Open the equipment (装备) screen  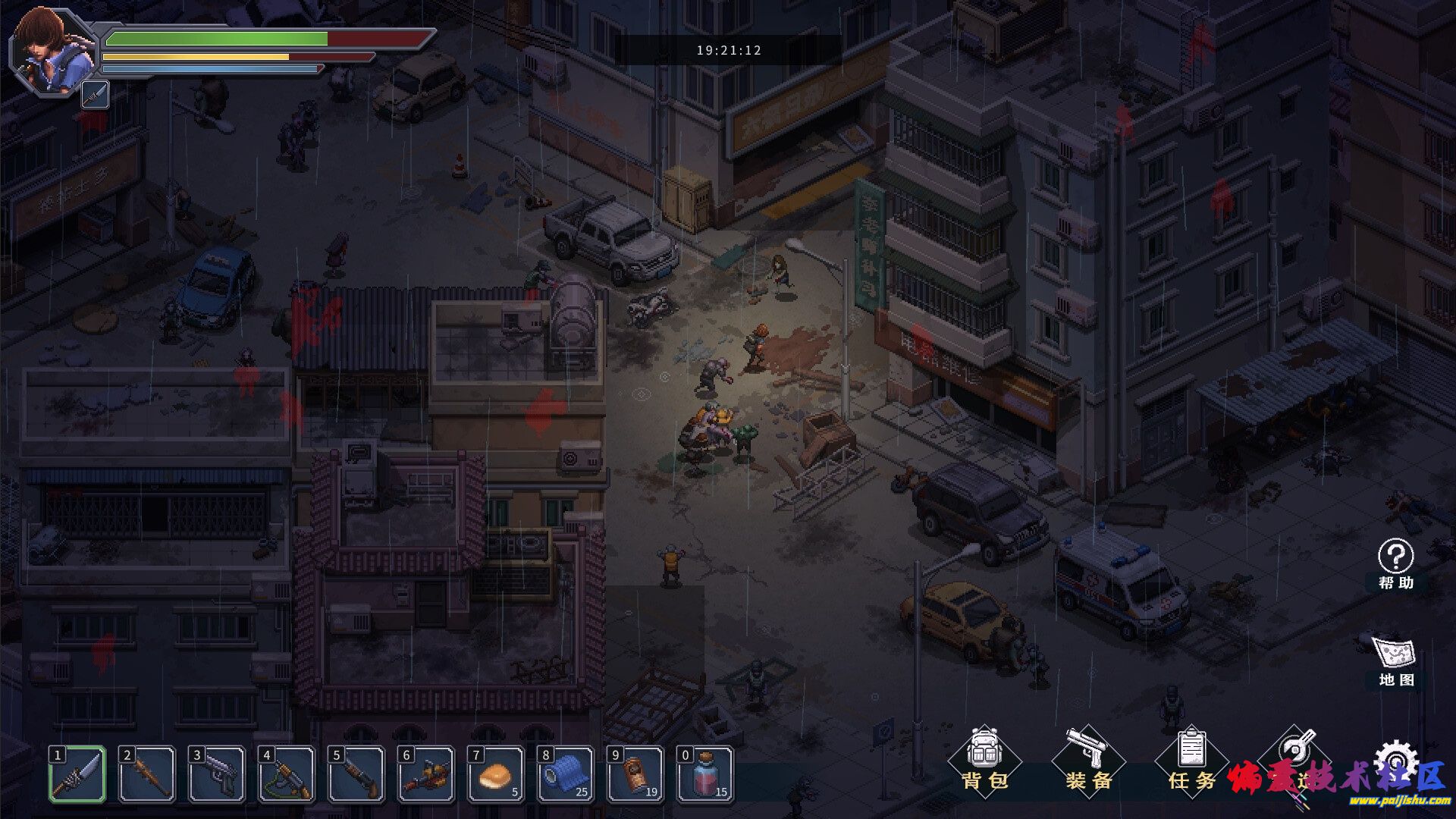coord(1088,760)
